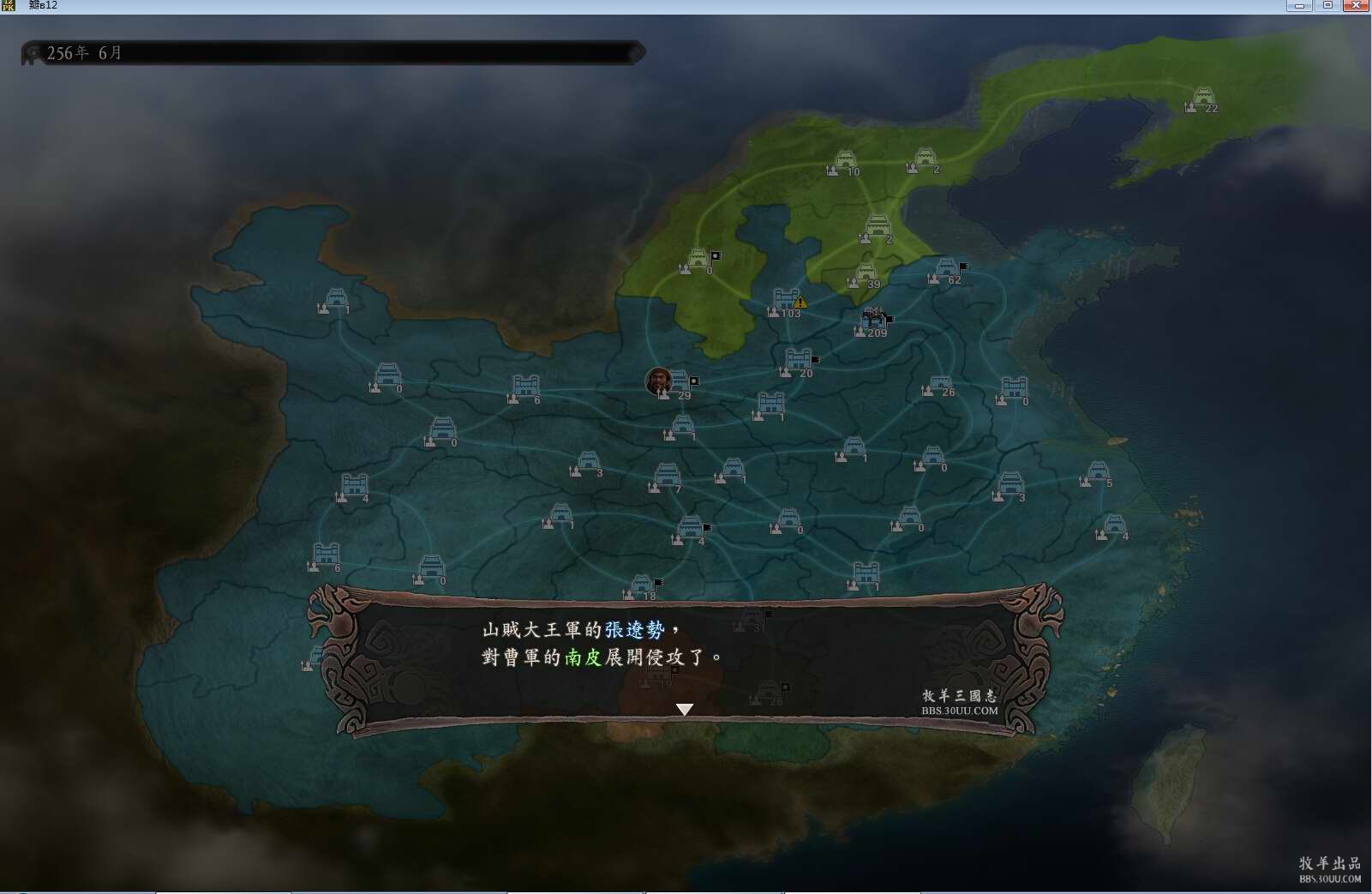
Task: Advance the dialogue with the white arrow
Action: 684,709
